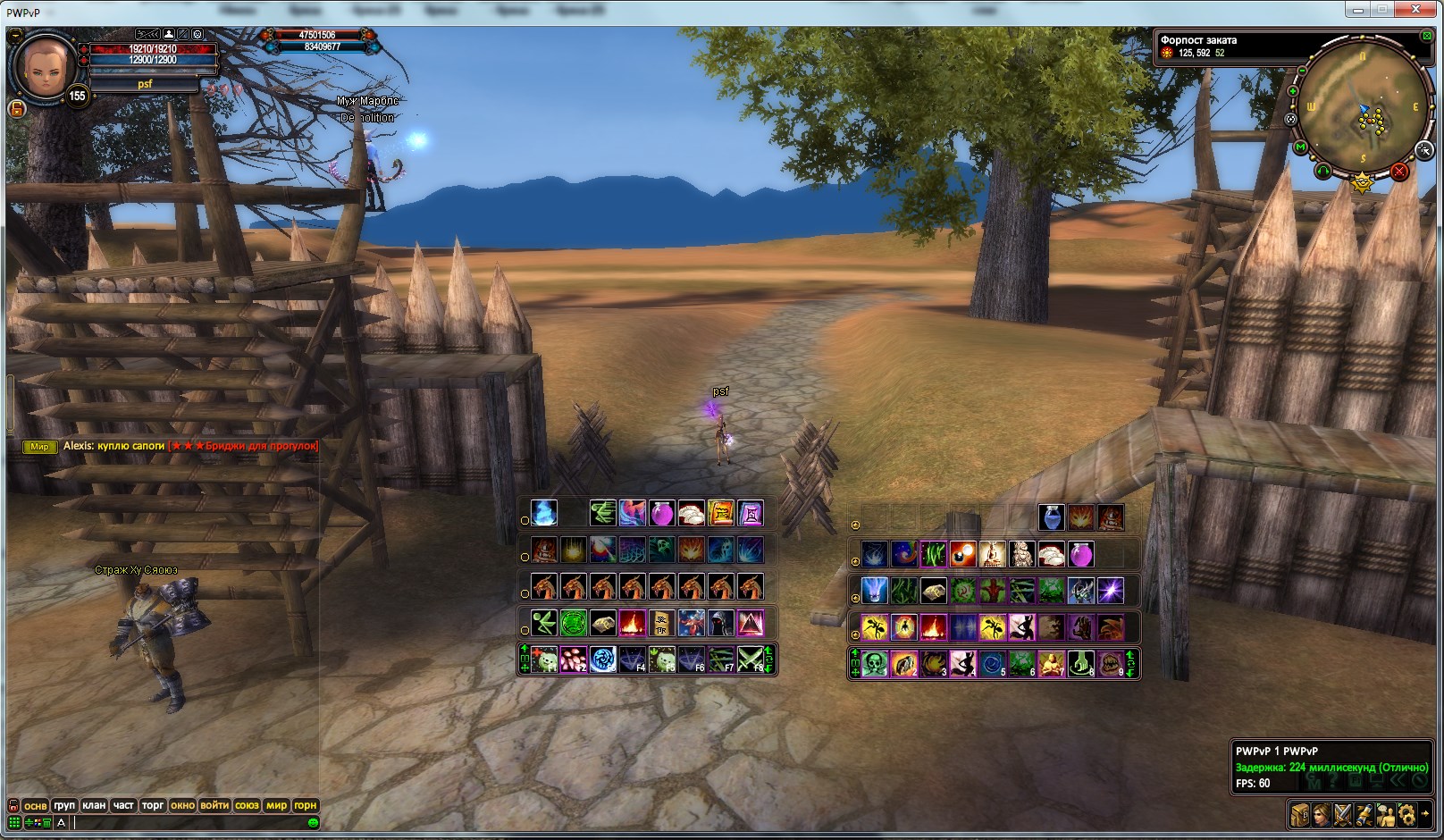Use the crossed green swords skill on F8
The height and width of the screenshot is (840, 1444).
point(751,660)
